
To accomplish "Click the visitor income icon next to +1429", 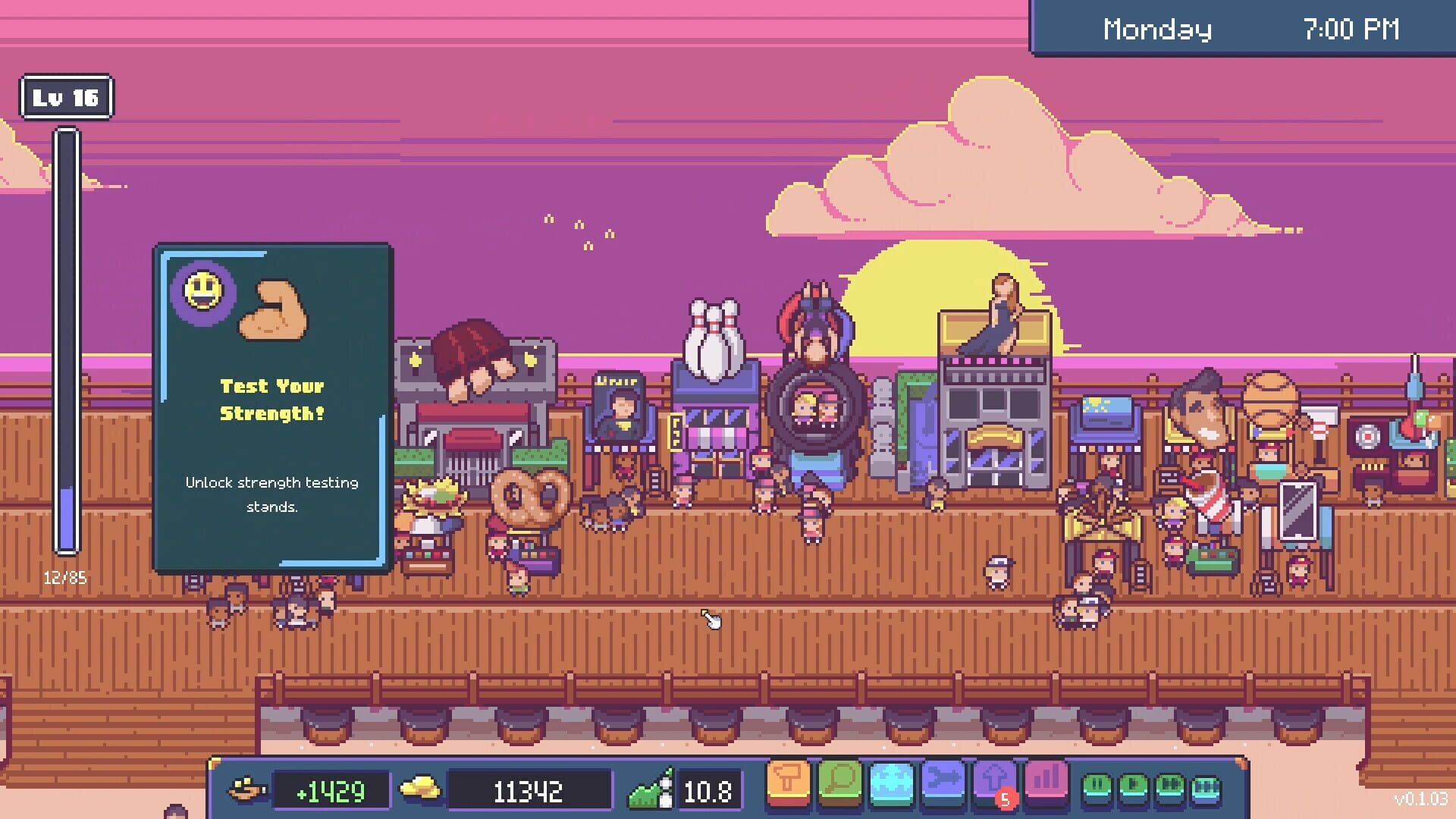I will (248, 789).
